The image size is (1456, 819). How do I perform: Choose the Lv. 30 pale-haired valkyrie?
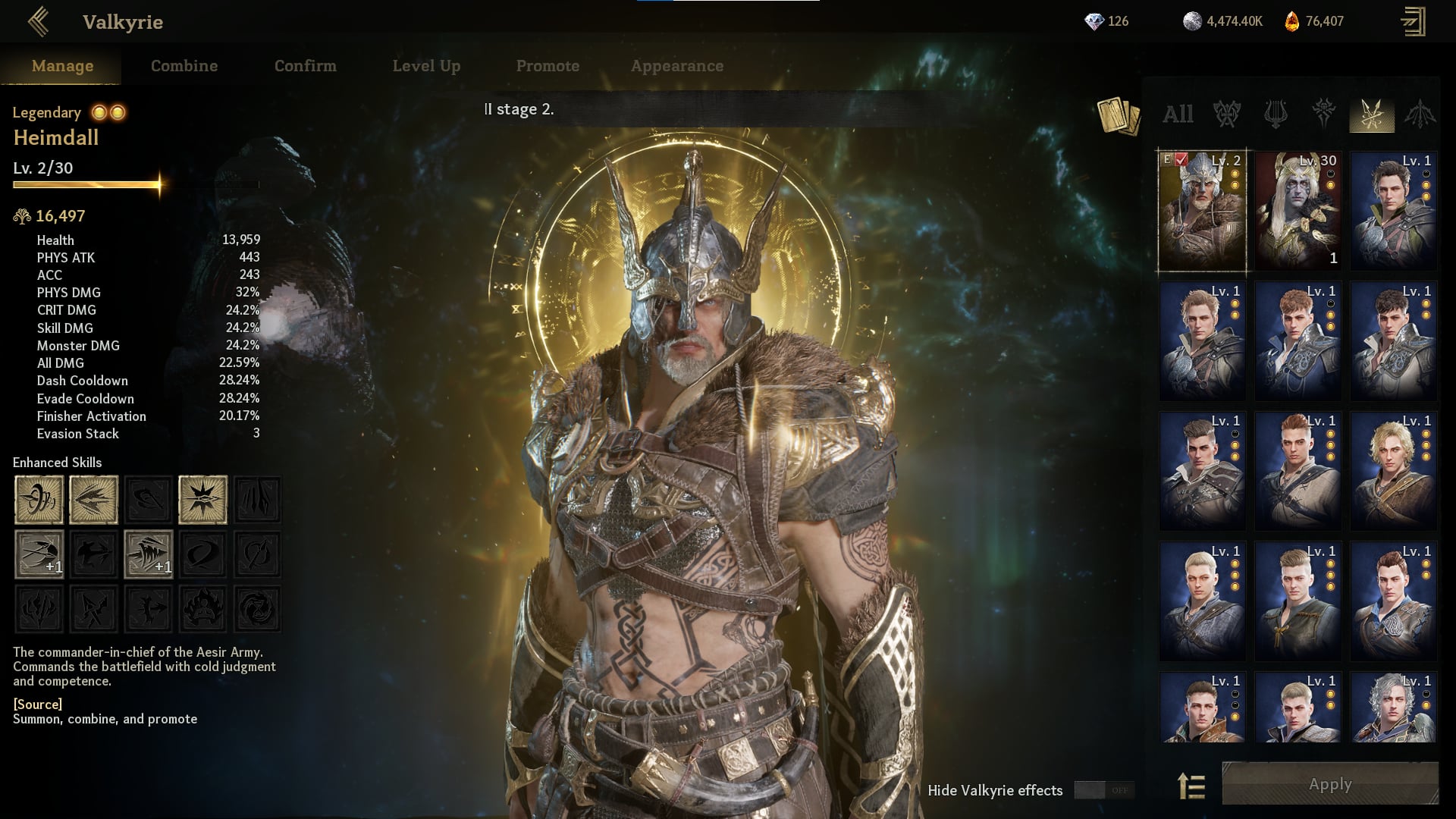[1298, 211]
